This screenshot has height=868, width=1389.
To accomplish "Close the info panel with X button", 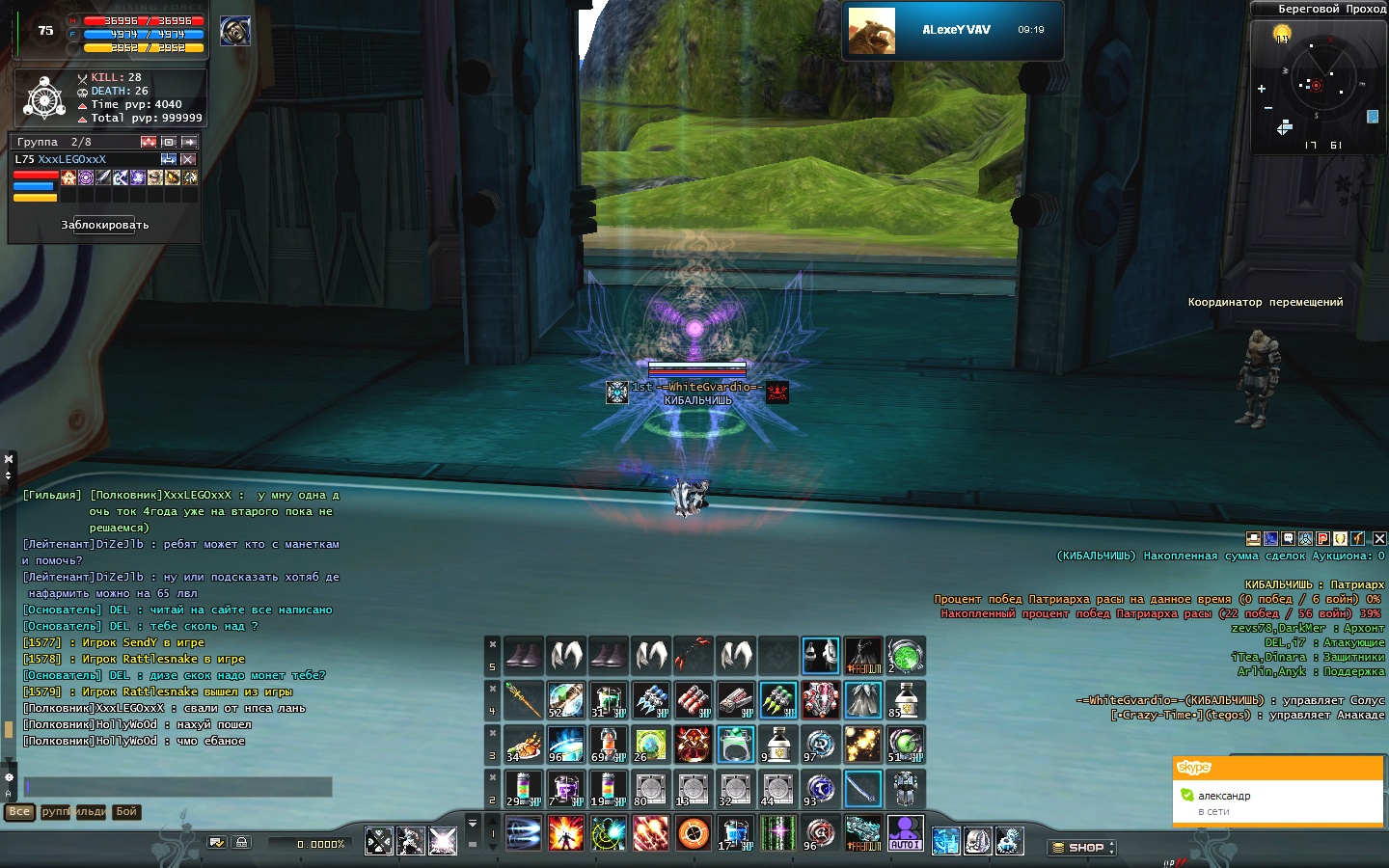I will pyautogui.click(x=1379, y=538).
